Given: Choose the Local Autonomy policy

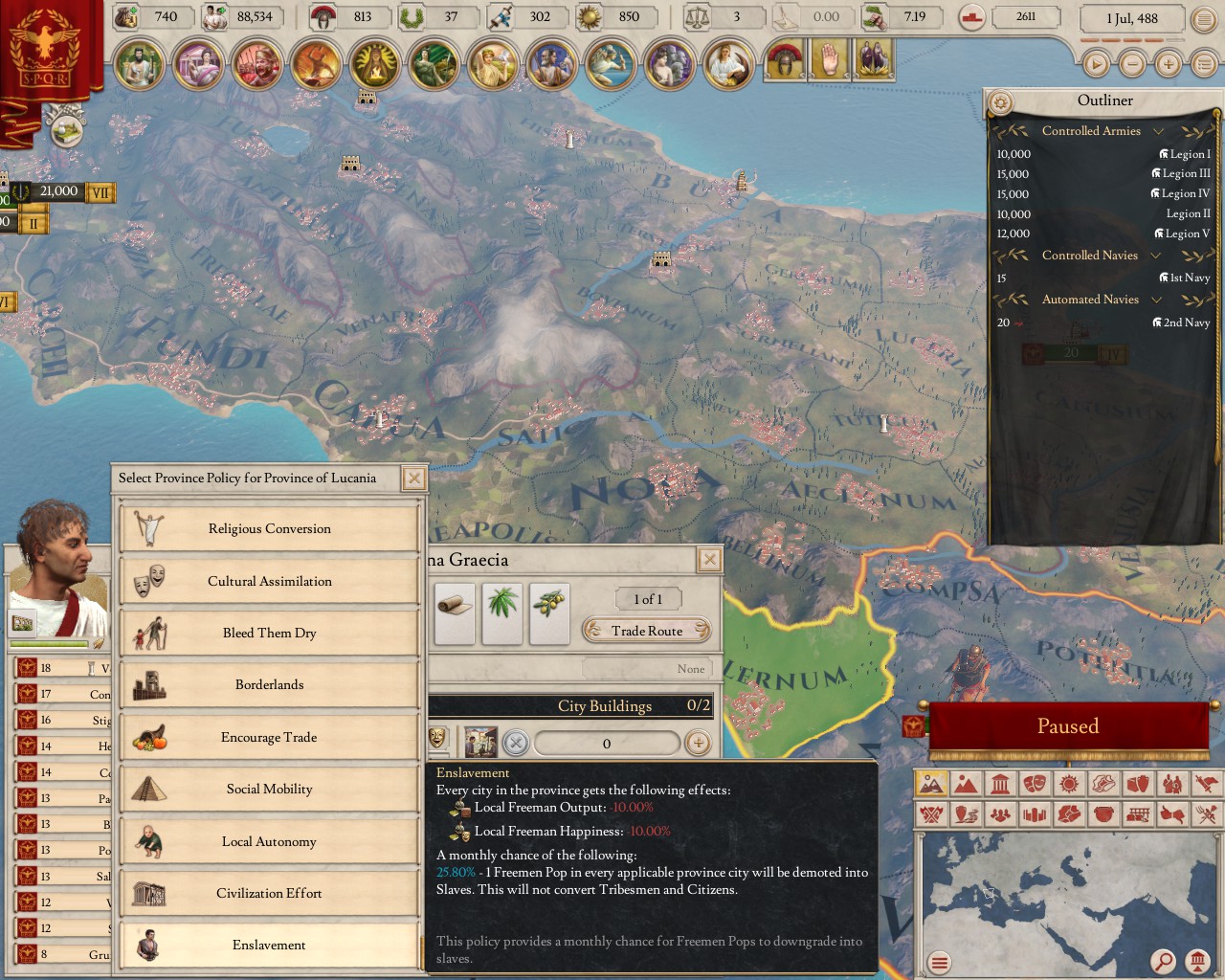Looking at the screenshot, I should click(269, 841).
